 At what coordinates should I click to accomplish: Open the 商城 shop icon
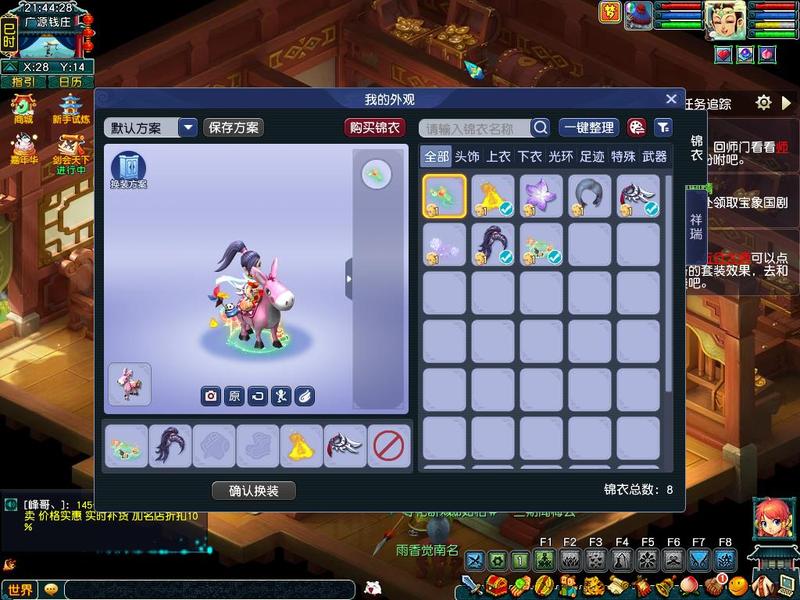[x=22, y=107]
